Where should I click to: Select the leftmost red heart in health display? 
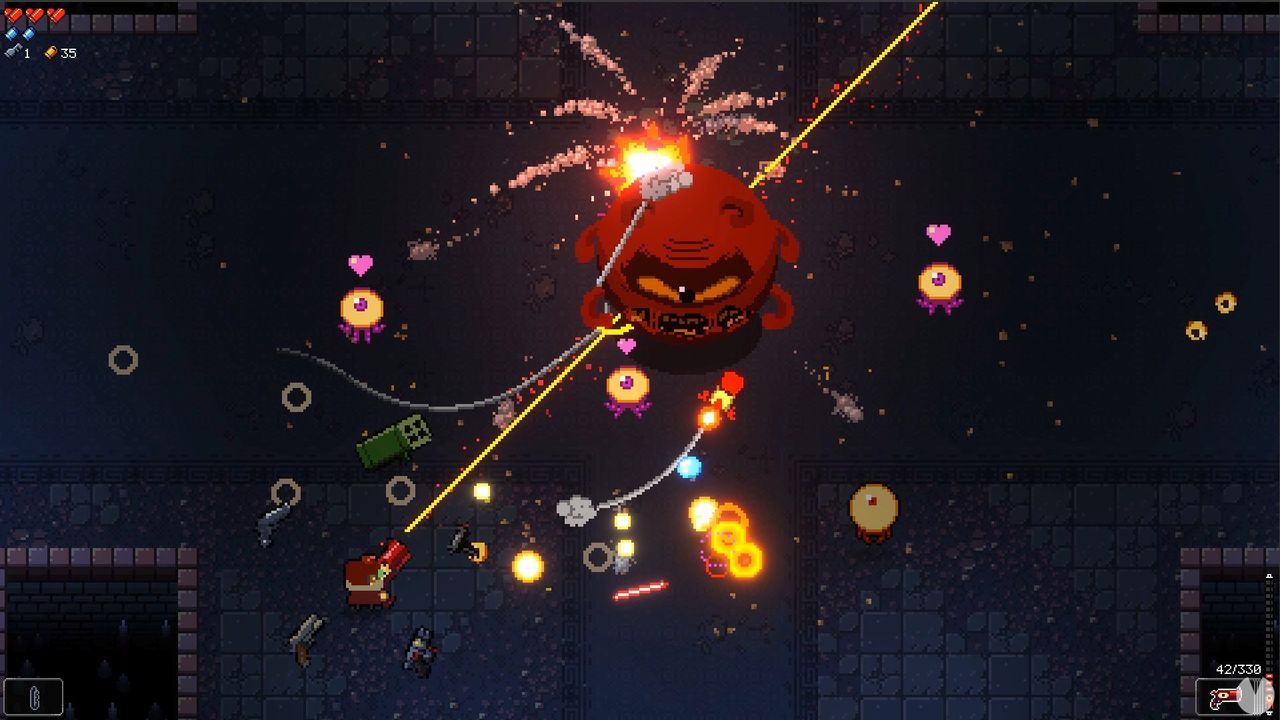click(x=13, y=15)
